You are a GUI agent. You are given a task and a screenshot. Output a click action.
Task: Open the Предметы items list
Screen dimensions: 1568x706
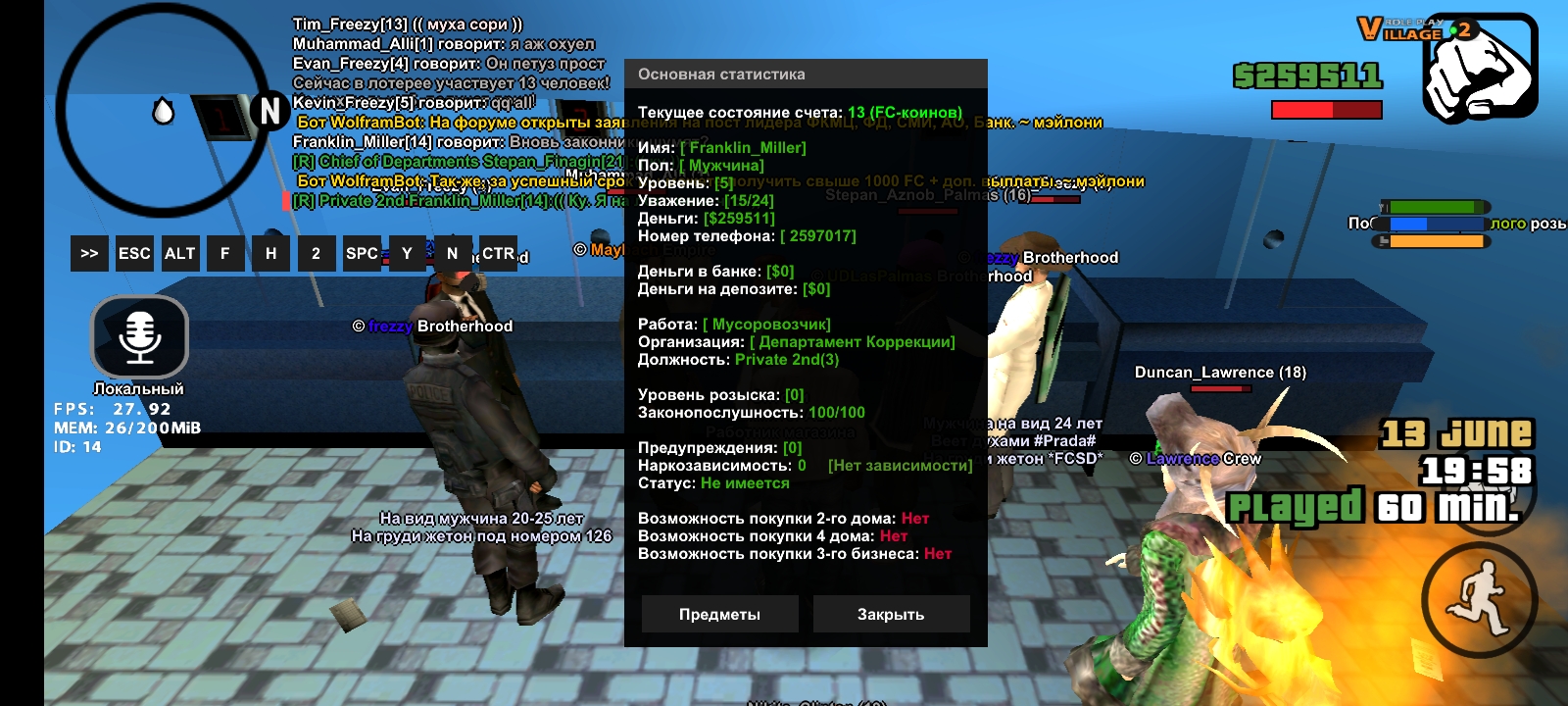coord(719,614)
